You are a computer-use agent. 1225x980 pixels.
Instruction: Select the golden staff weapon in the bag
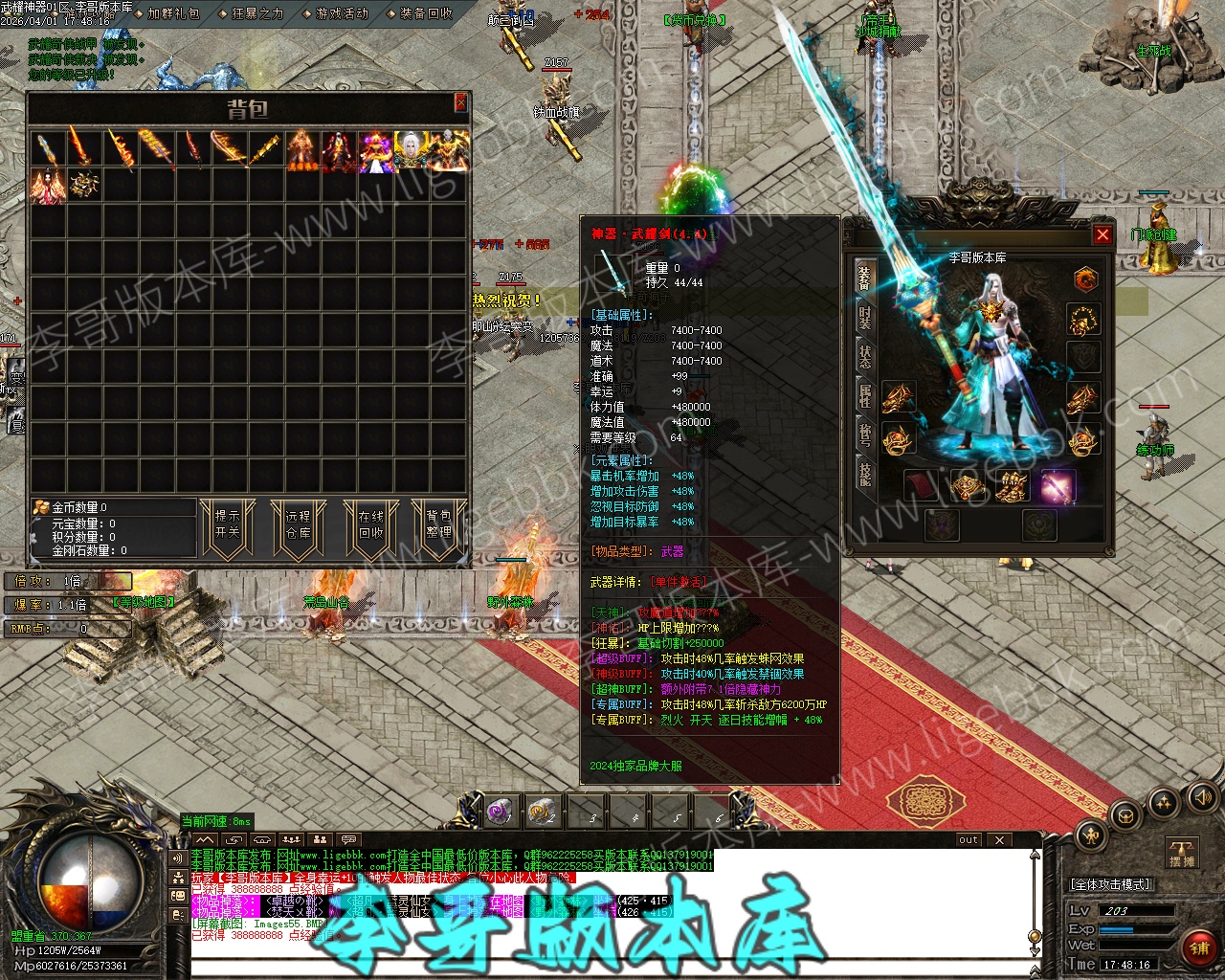(x=265, y=150)
